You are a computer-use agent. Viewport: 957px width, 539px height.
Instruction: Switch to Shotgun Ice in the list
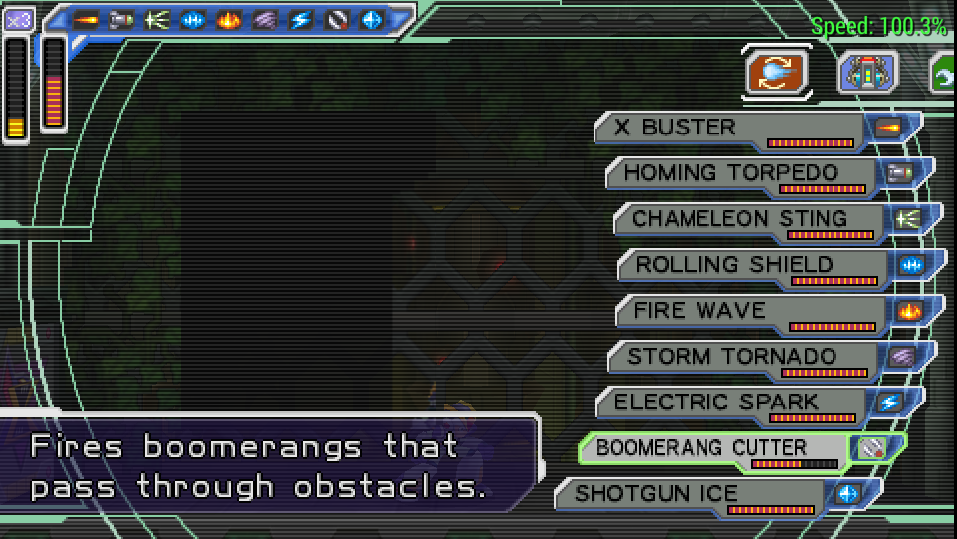pos(690,494)
